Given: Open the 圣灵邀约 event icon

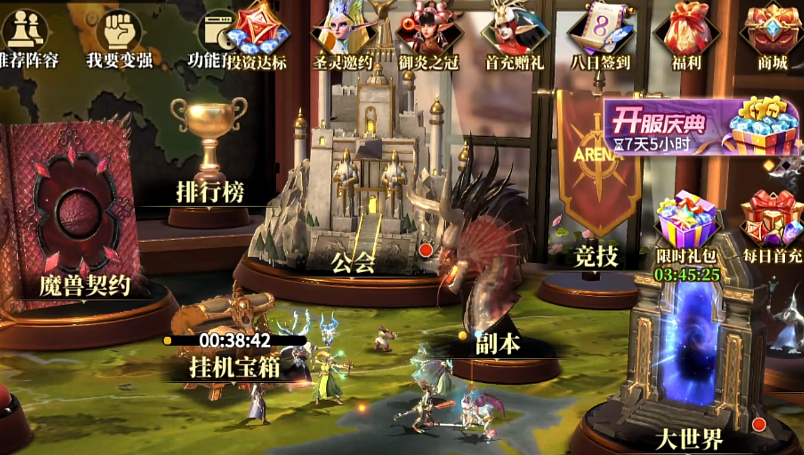Looking at the screenshot, I should (x=342, y=32).
